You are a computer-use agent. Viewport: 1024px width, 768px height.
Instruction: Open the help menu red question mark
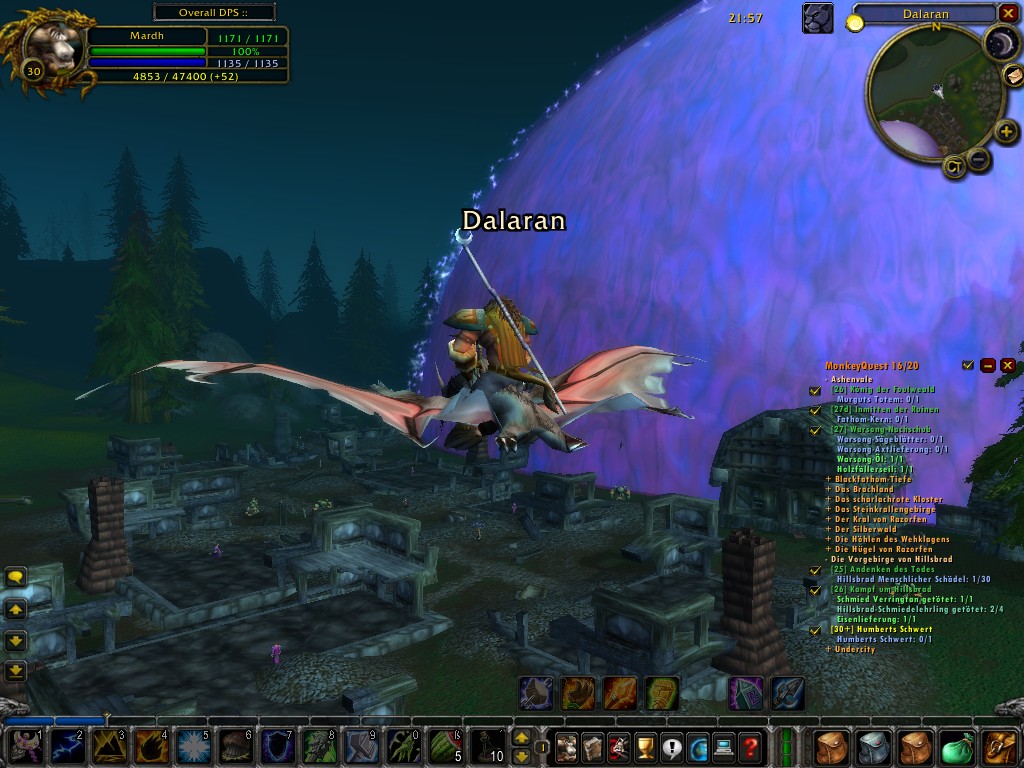tap(750, 746)
